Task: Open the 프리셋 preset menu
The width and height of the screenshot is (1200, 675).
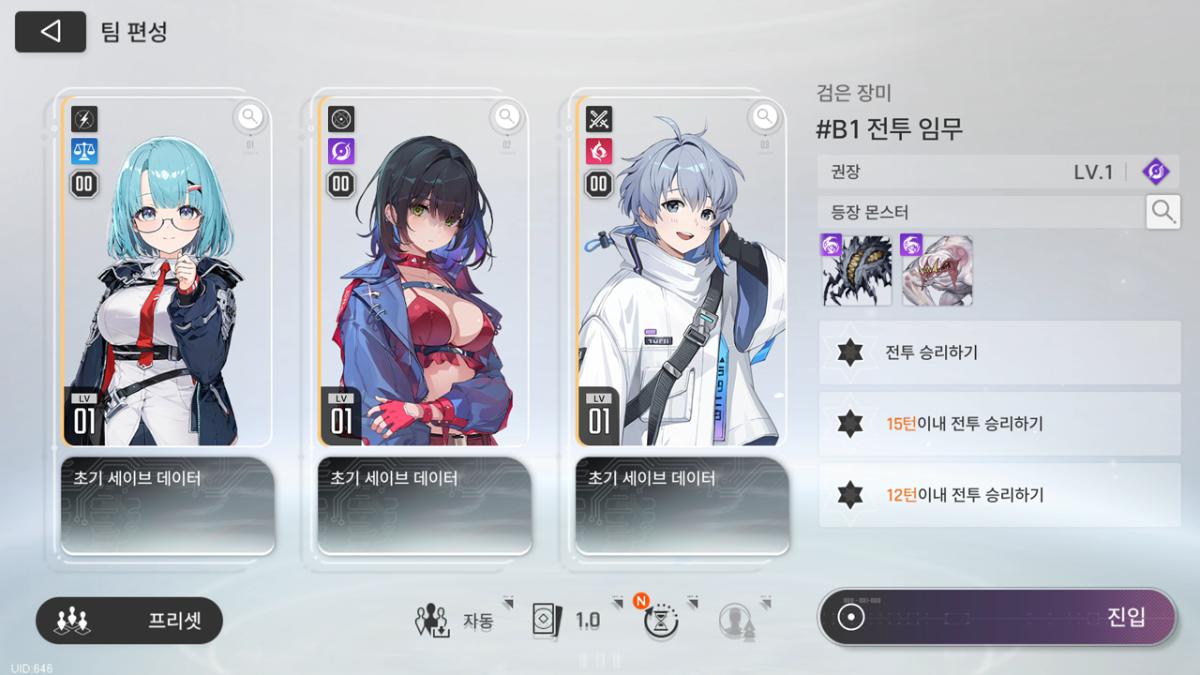Action: pyautogui.click(x=129, y=620)
